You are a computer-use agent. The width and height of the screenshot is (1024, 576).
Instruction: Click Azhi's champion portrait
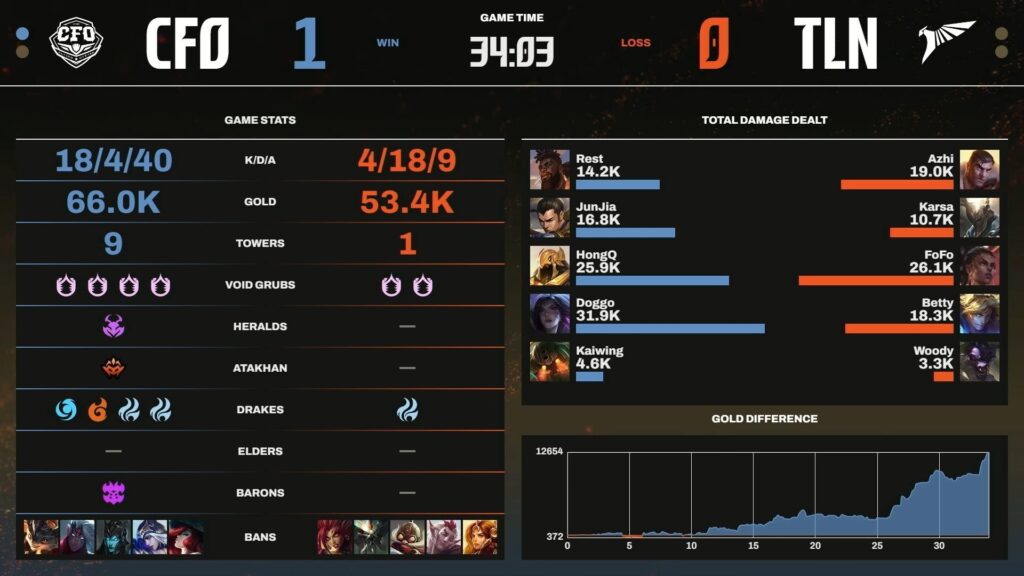(979, 169)
